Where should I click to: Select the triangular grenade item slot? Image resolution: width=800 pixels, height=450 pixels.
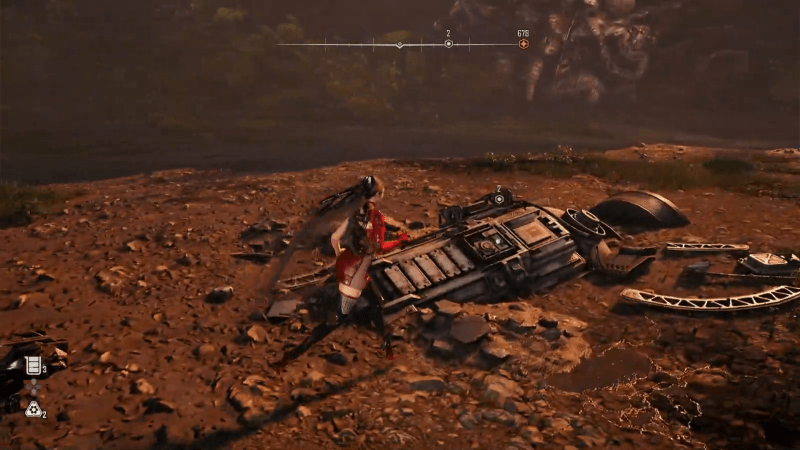[33, 408]
